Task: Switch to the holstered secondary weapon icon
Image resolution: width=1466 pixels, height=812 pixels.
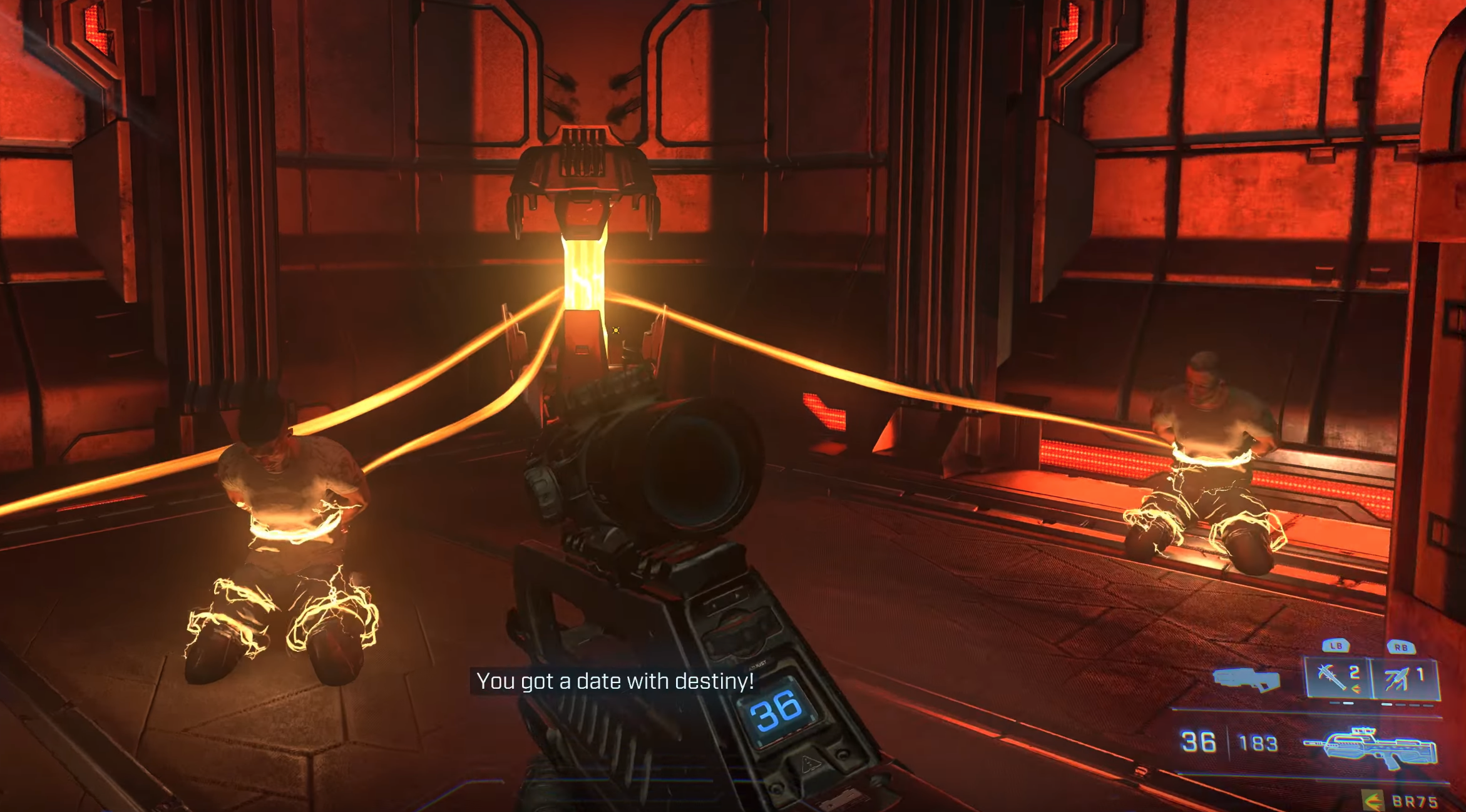Action: point(1246,679)
